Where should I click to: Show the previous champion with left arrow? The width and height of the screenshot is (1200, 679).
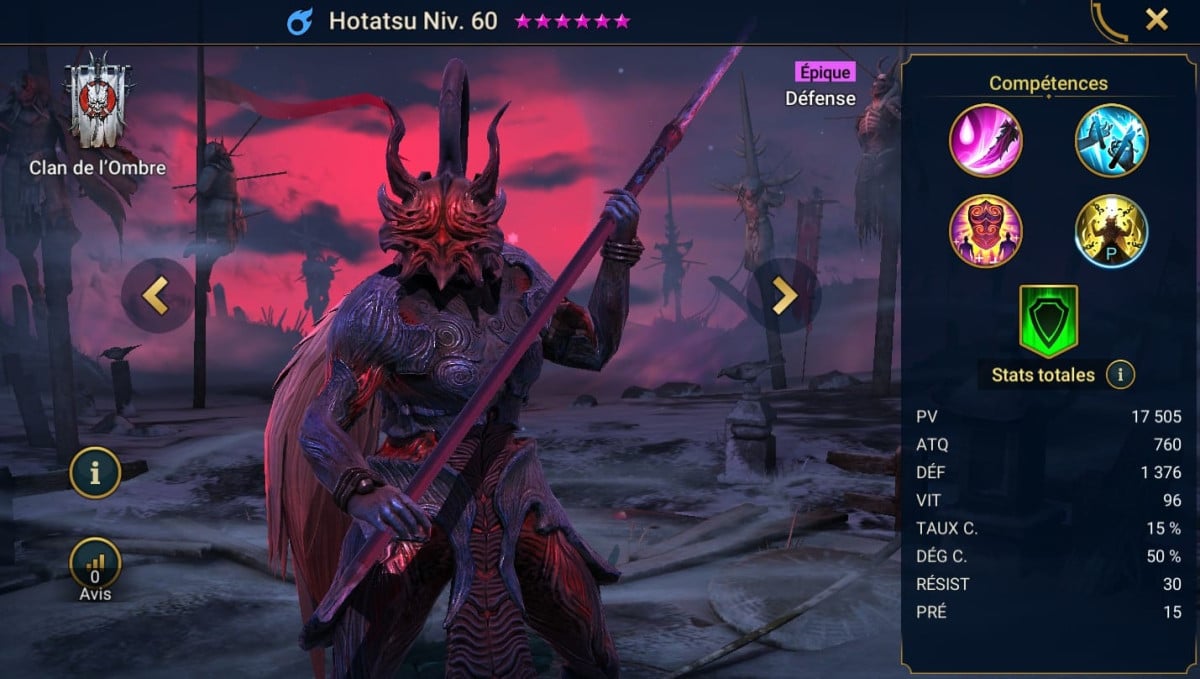157,296
